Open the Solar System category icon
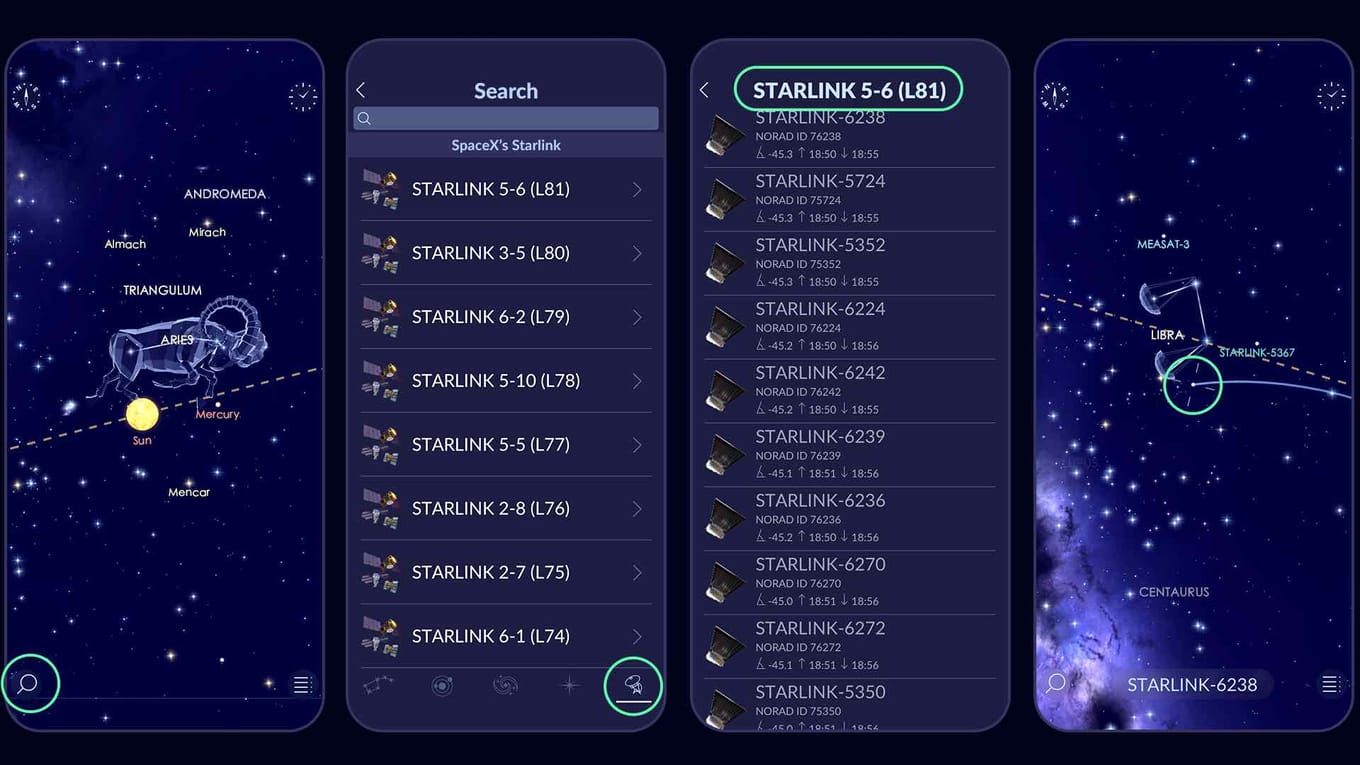 [442, 685]
